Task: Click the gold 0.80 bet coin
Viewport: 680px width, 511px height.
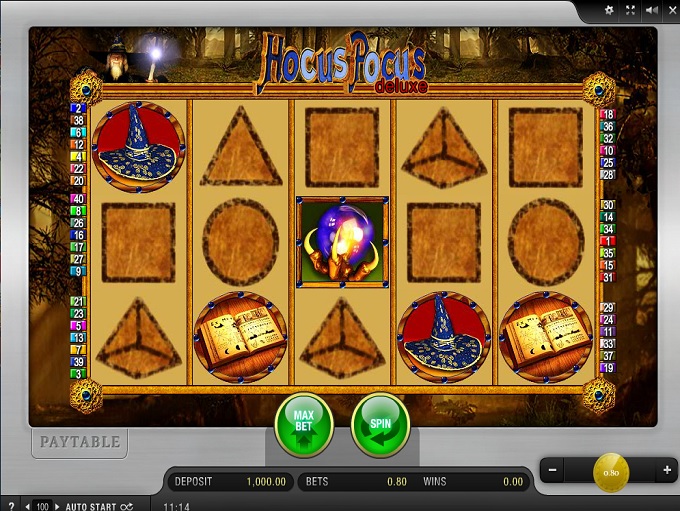Action: (611, 471)
